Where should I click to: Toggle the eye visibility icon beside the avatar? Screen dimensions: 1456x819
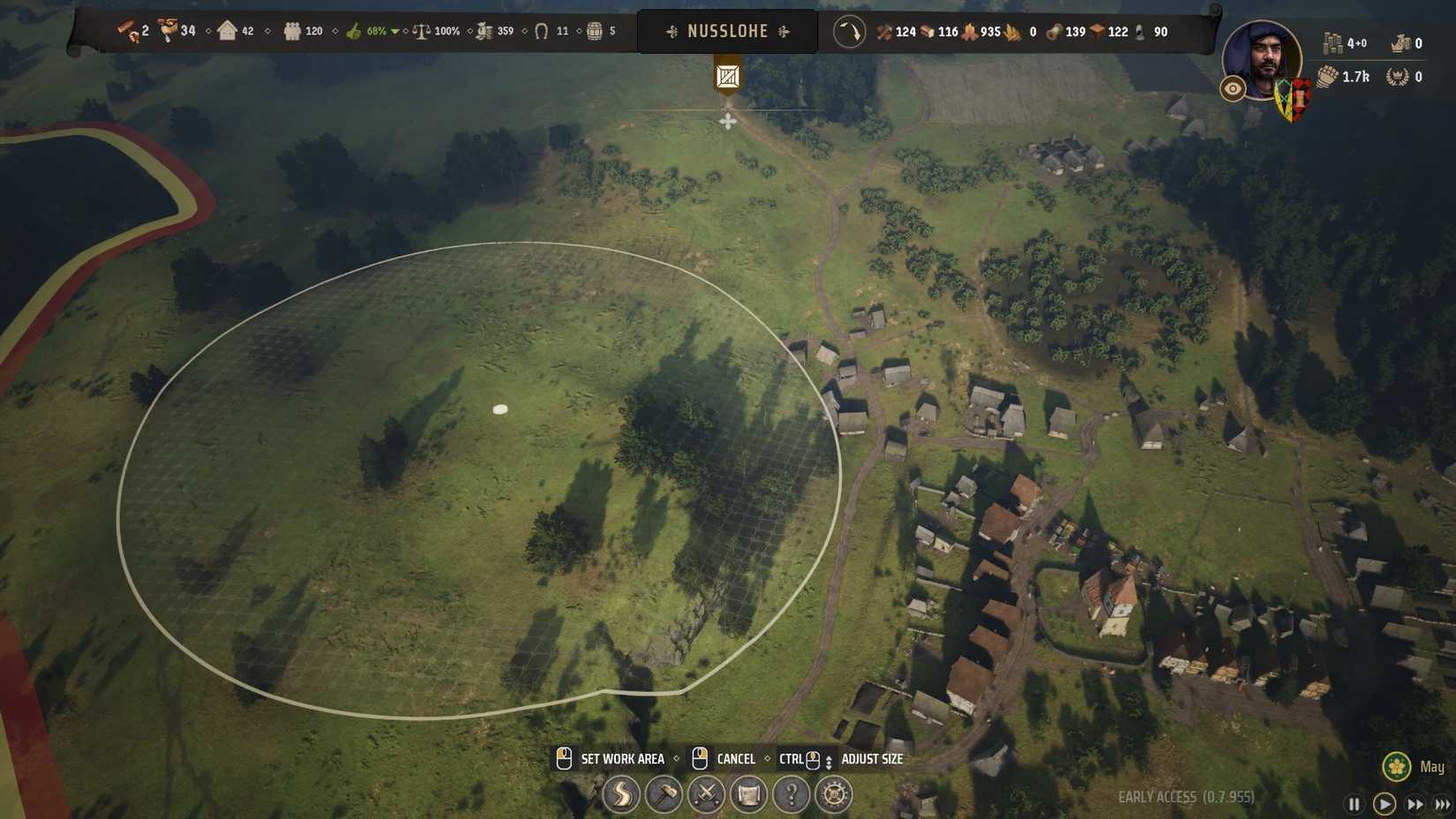click(1232, 88)
